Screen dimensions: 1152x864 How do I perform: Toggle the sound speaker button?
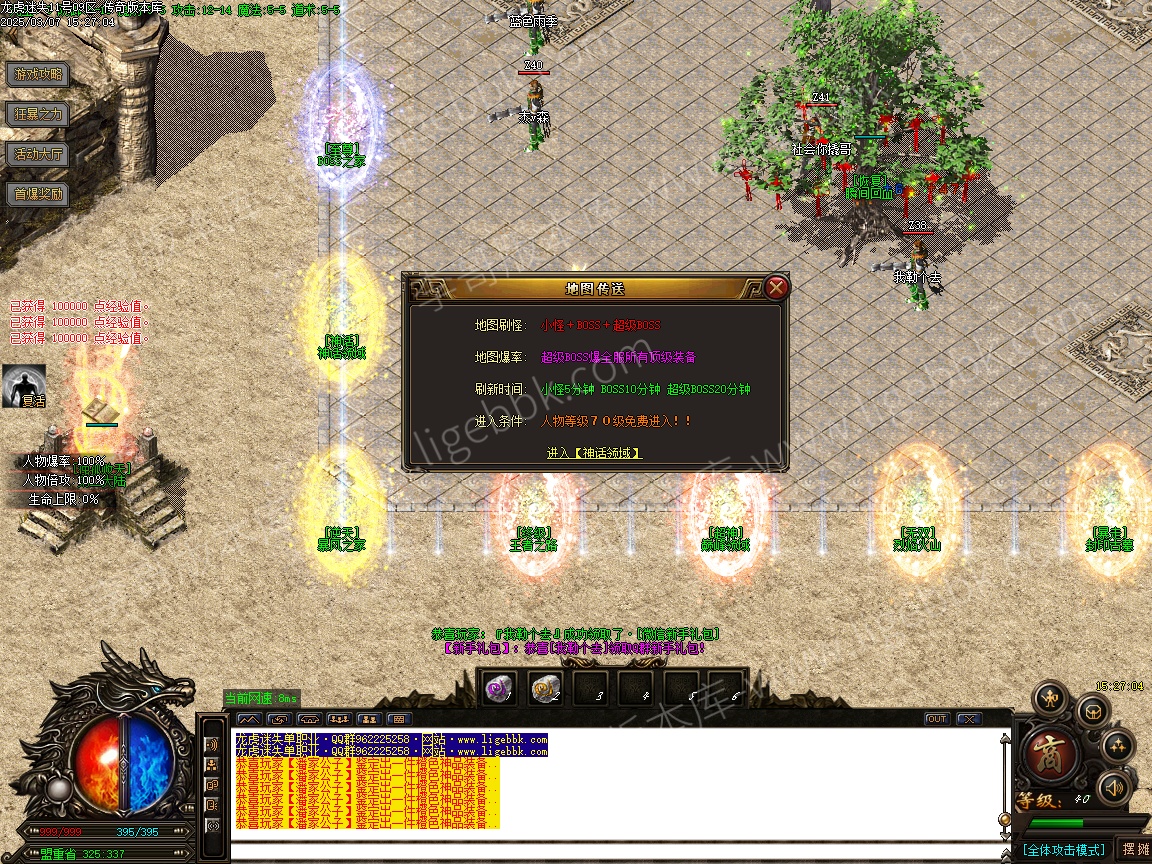click(x=1114, y=789)
